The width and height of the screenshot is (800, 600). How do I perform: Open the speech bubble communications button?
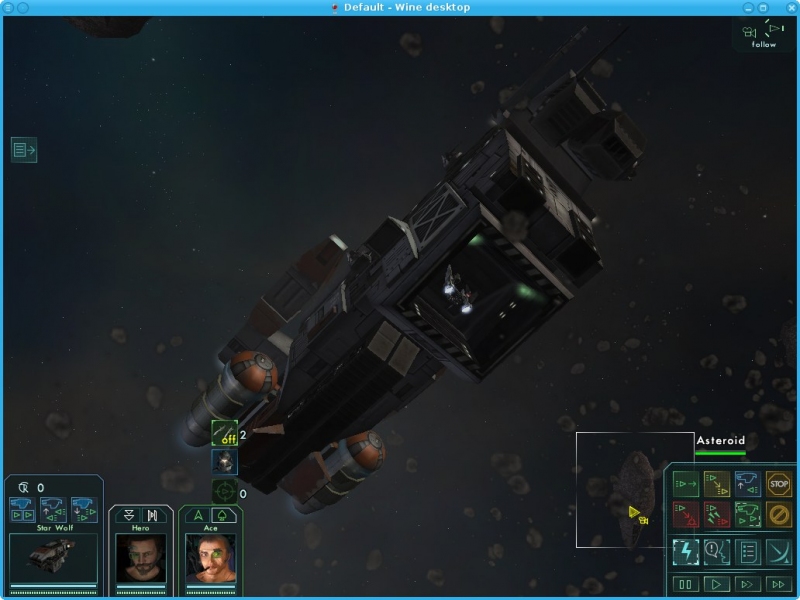click(717, 551)
